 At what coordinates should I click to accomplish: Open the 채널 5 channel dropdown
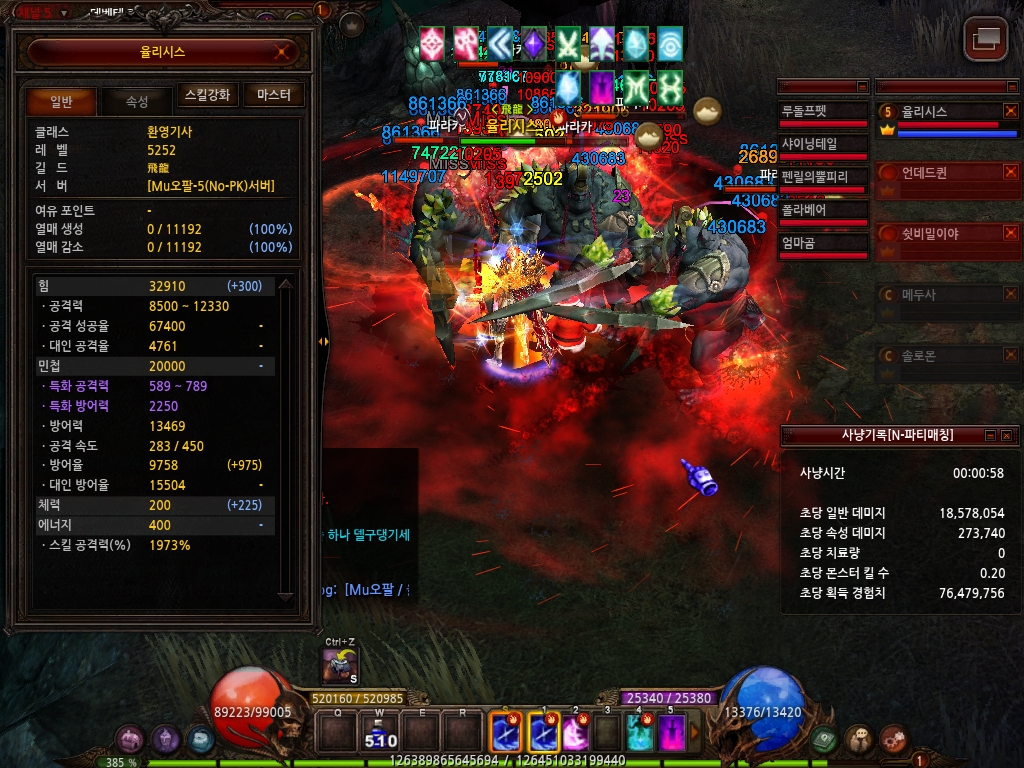64,12
